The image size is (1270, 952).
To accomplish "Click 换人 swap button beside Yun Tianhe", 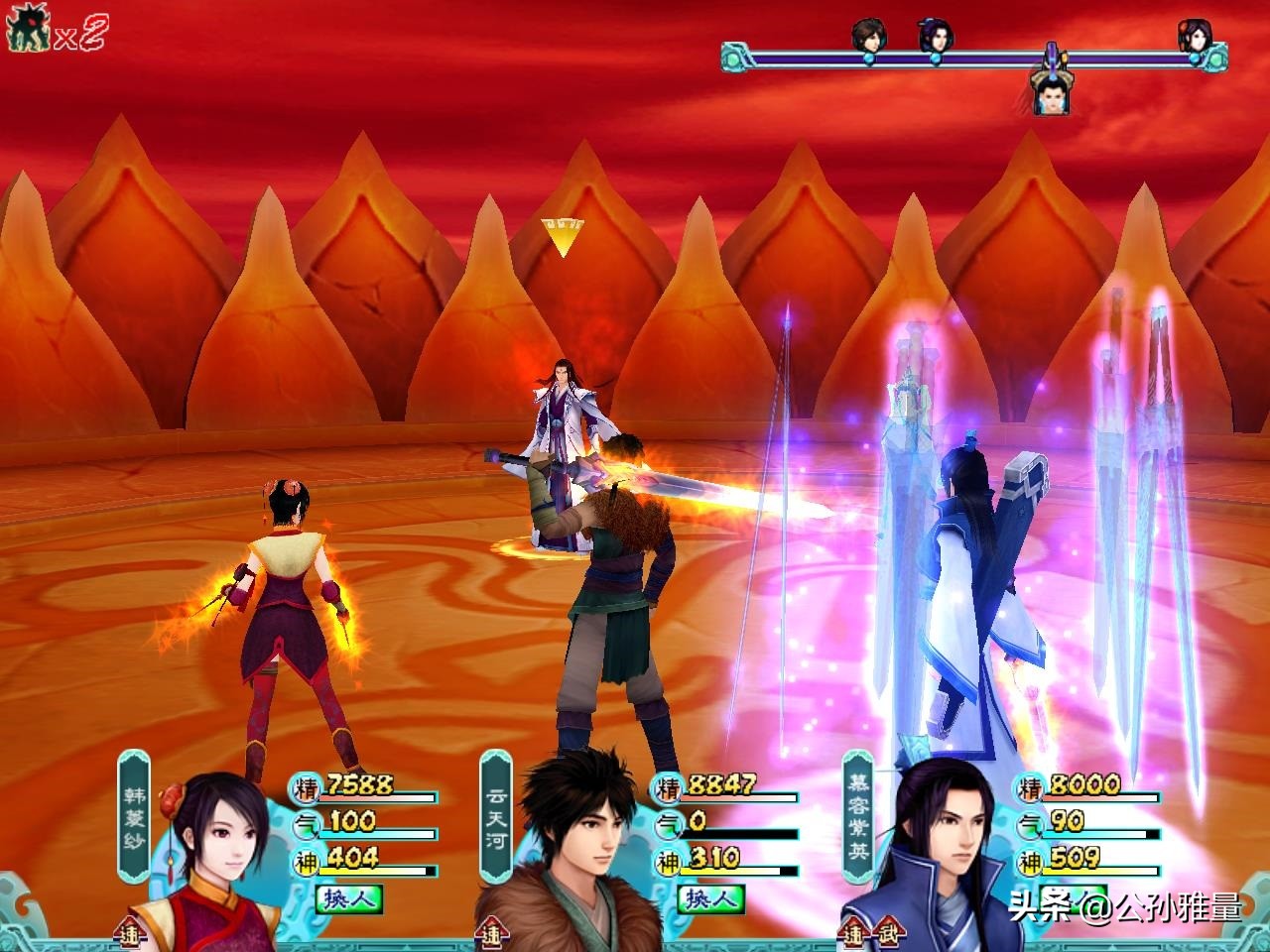I will coord(710,898).
